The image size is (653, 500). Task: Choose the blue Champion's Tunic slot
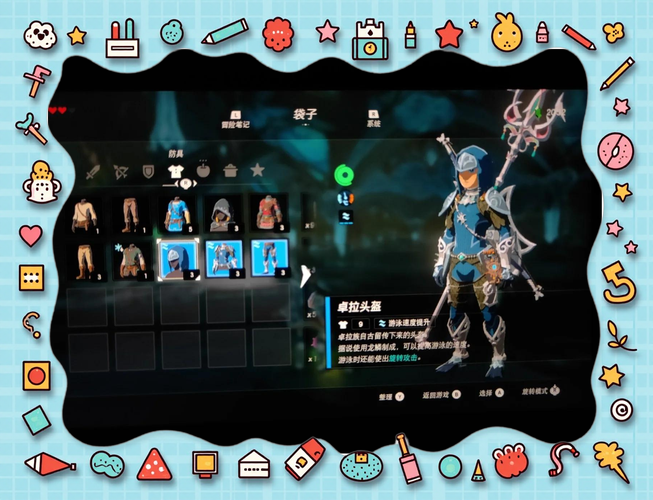177,214
